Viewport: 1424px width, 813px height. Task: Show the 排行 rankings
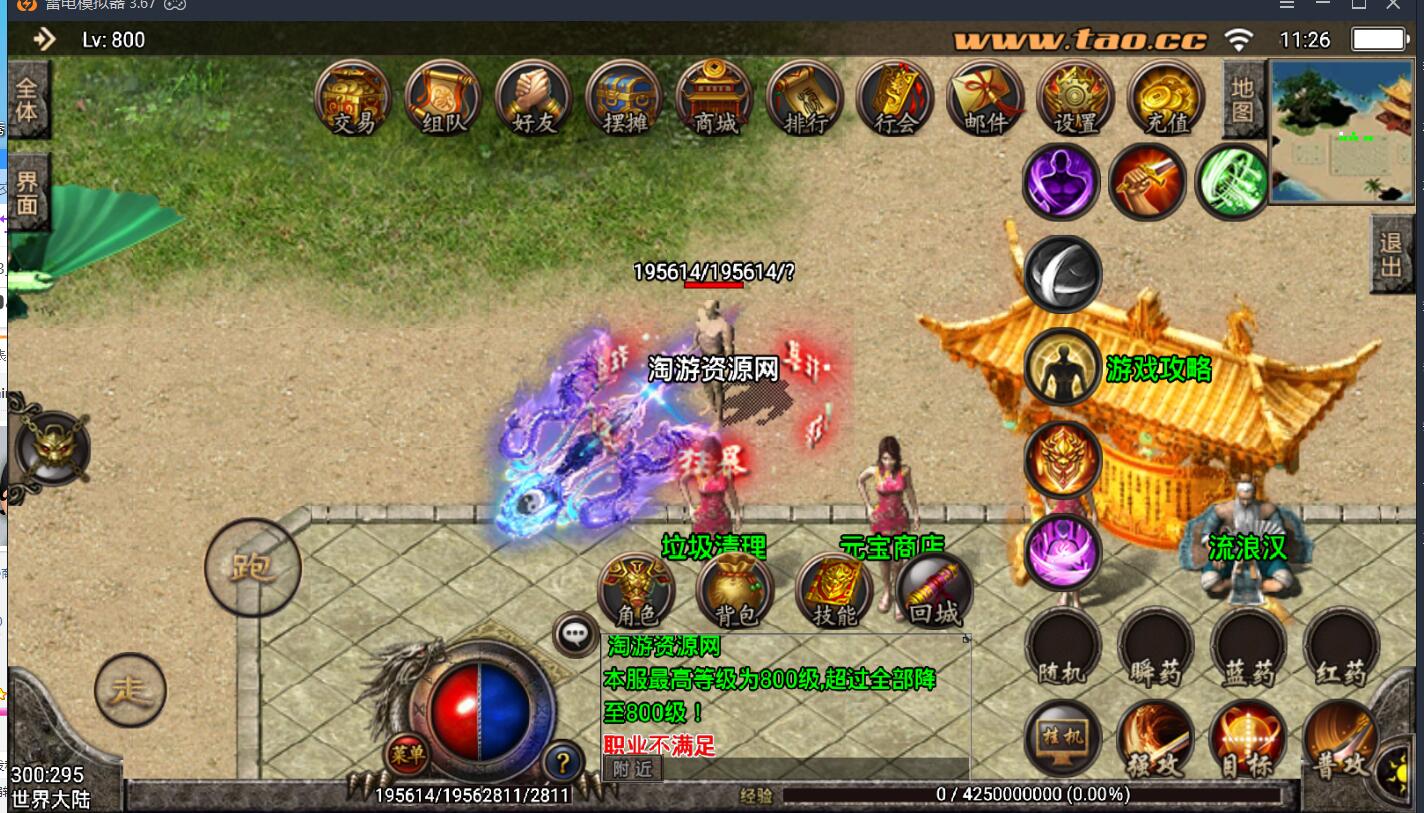(804, 98)
